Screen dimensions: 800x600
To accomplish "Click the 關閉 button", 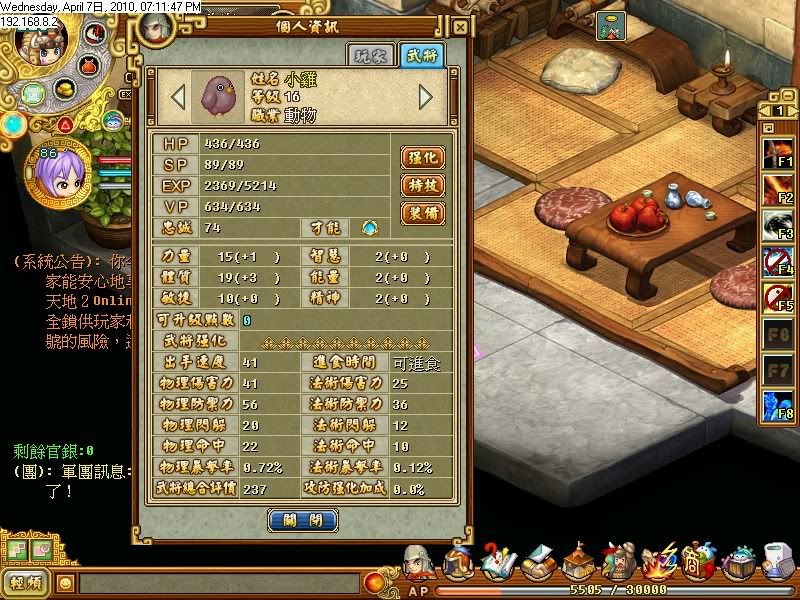I will pos(302,521).
